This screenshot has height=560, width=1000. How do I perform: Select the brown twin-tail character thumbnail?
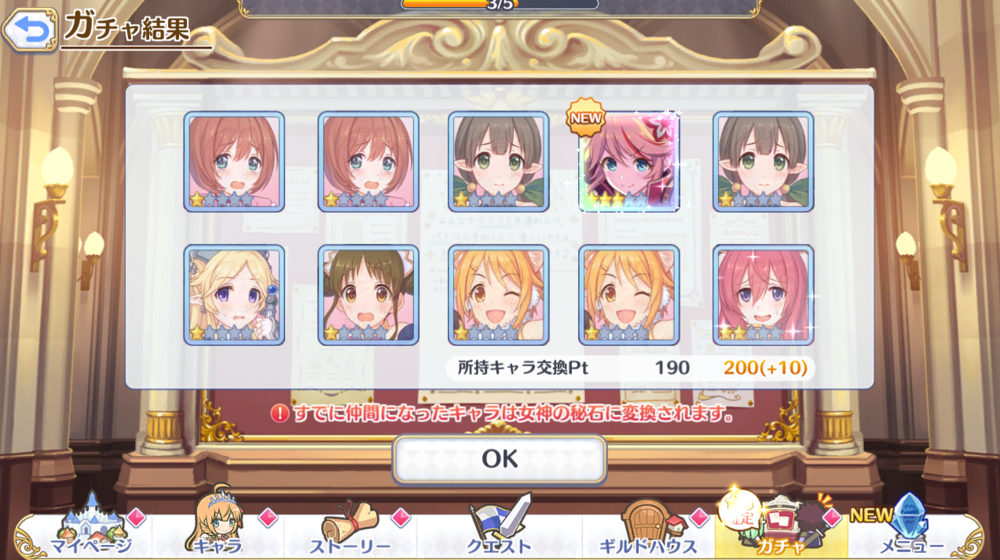tap(368, 295)
